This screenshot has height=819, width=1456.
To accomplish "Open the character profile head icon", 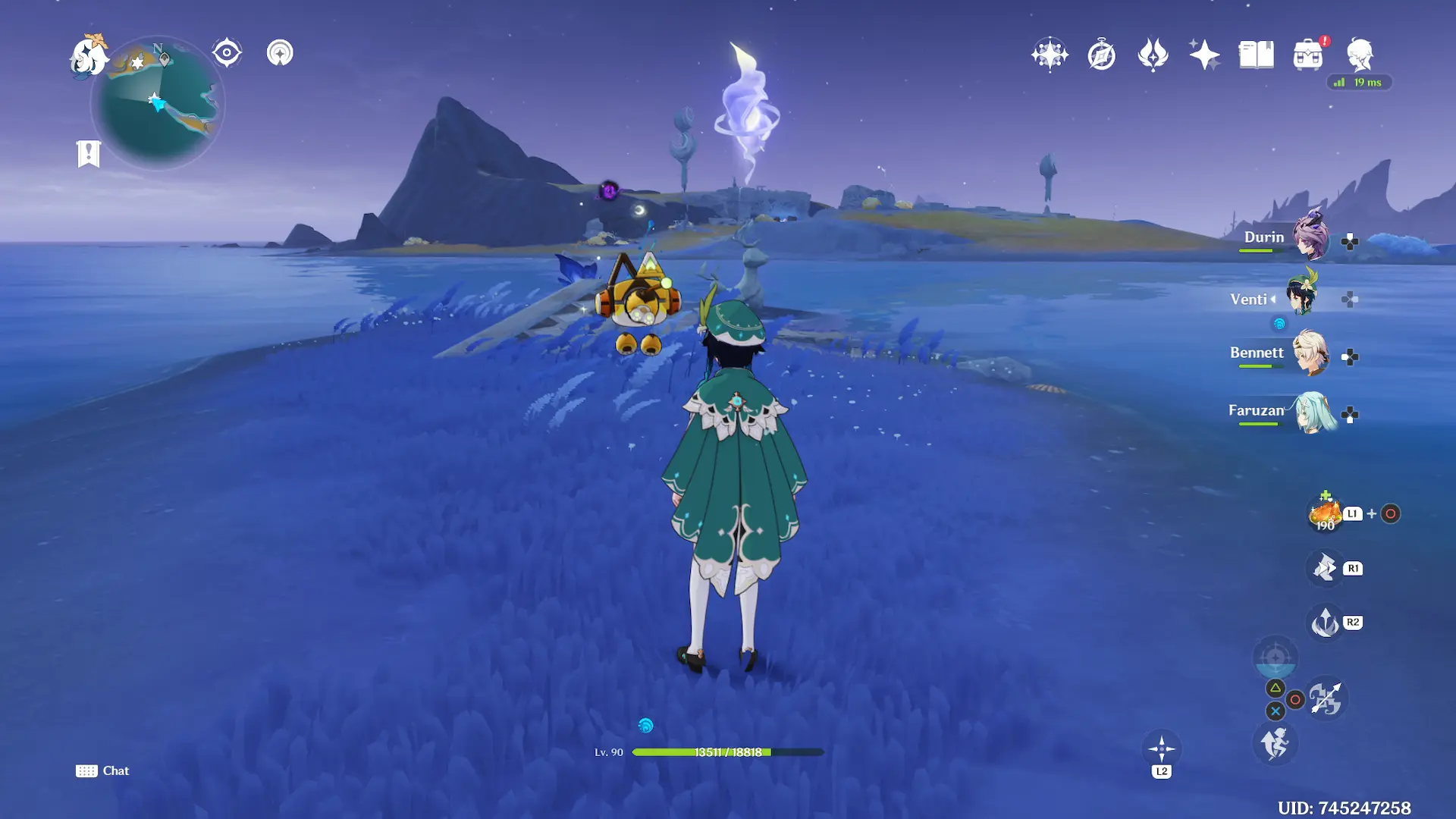I will pos(1360,55).
